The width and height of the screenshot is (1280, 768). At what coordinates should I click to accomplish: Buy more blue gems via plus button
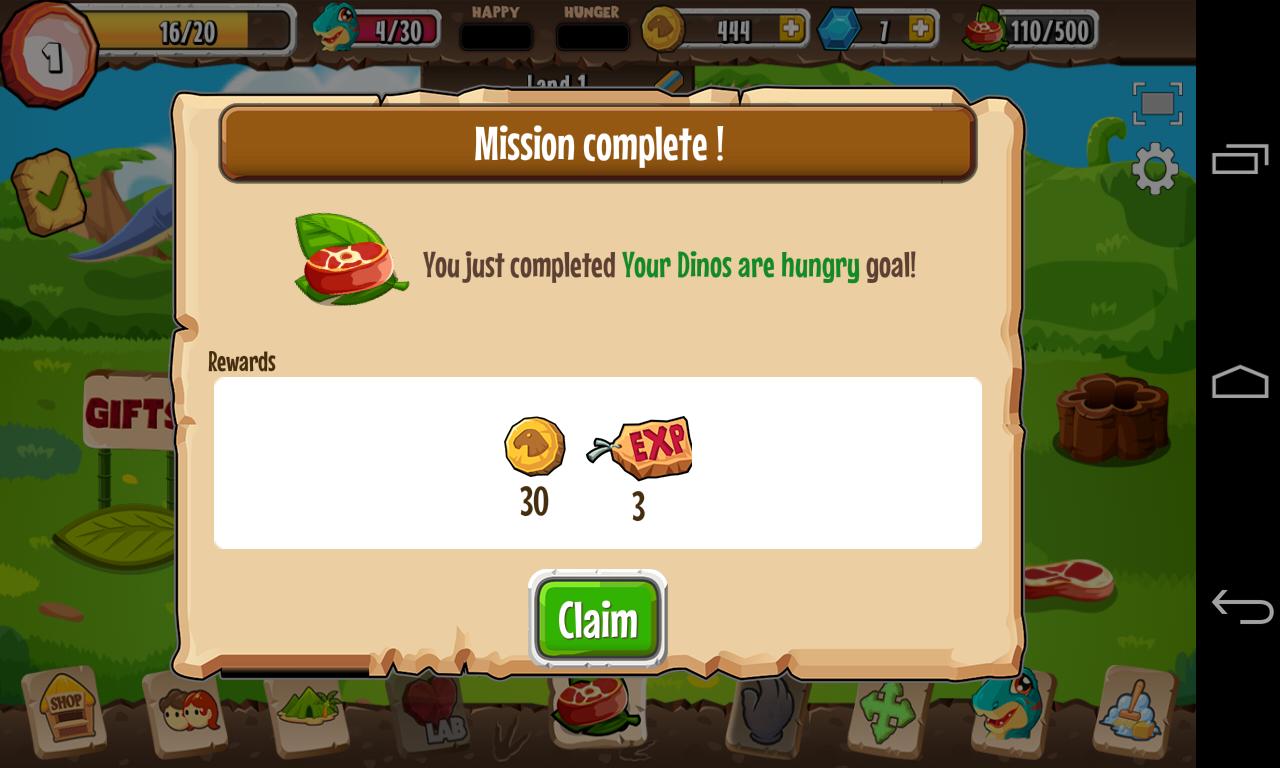pos(921,29)
